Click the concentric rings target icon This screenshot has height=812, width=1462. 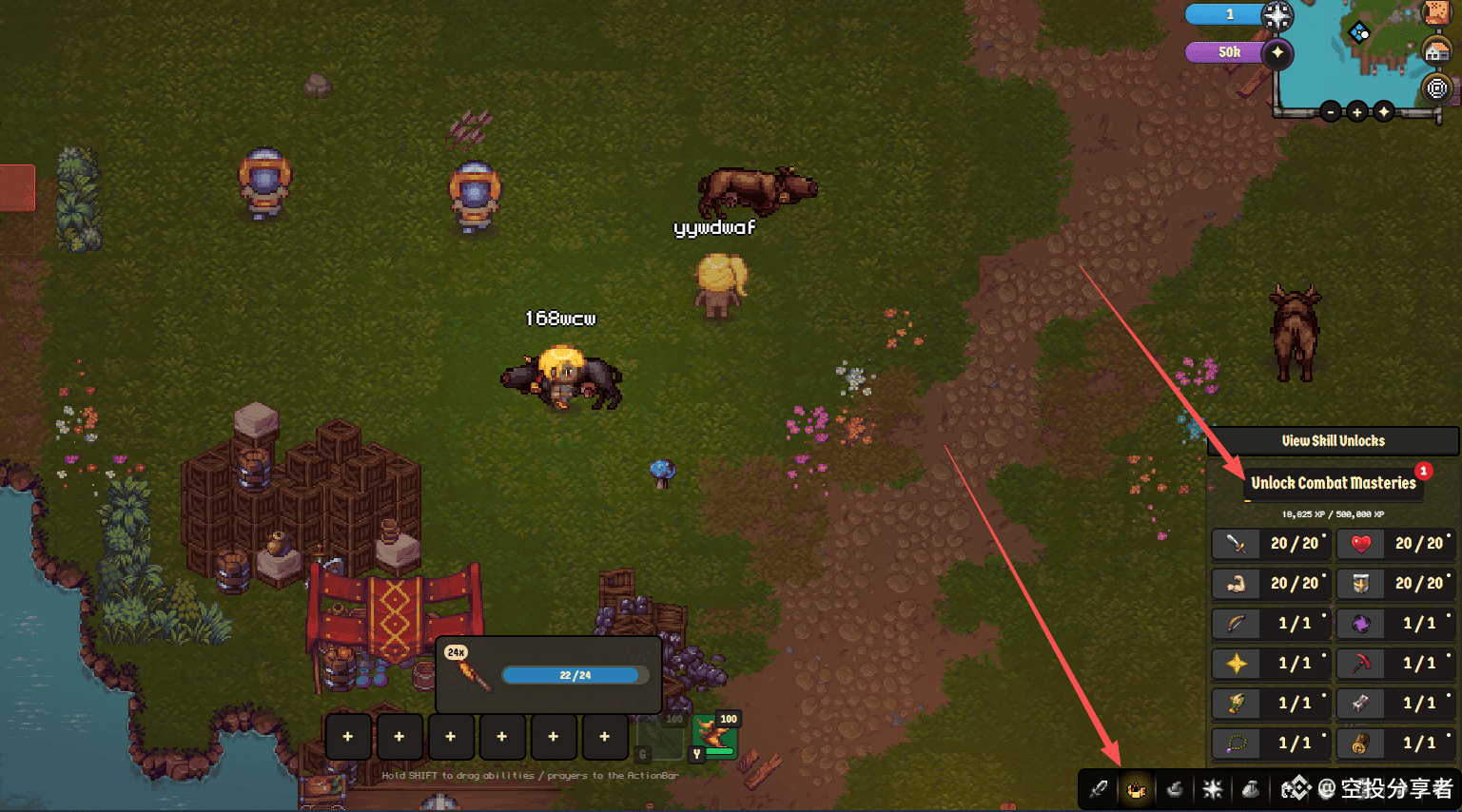(1436, 89)
